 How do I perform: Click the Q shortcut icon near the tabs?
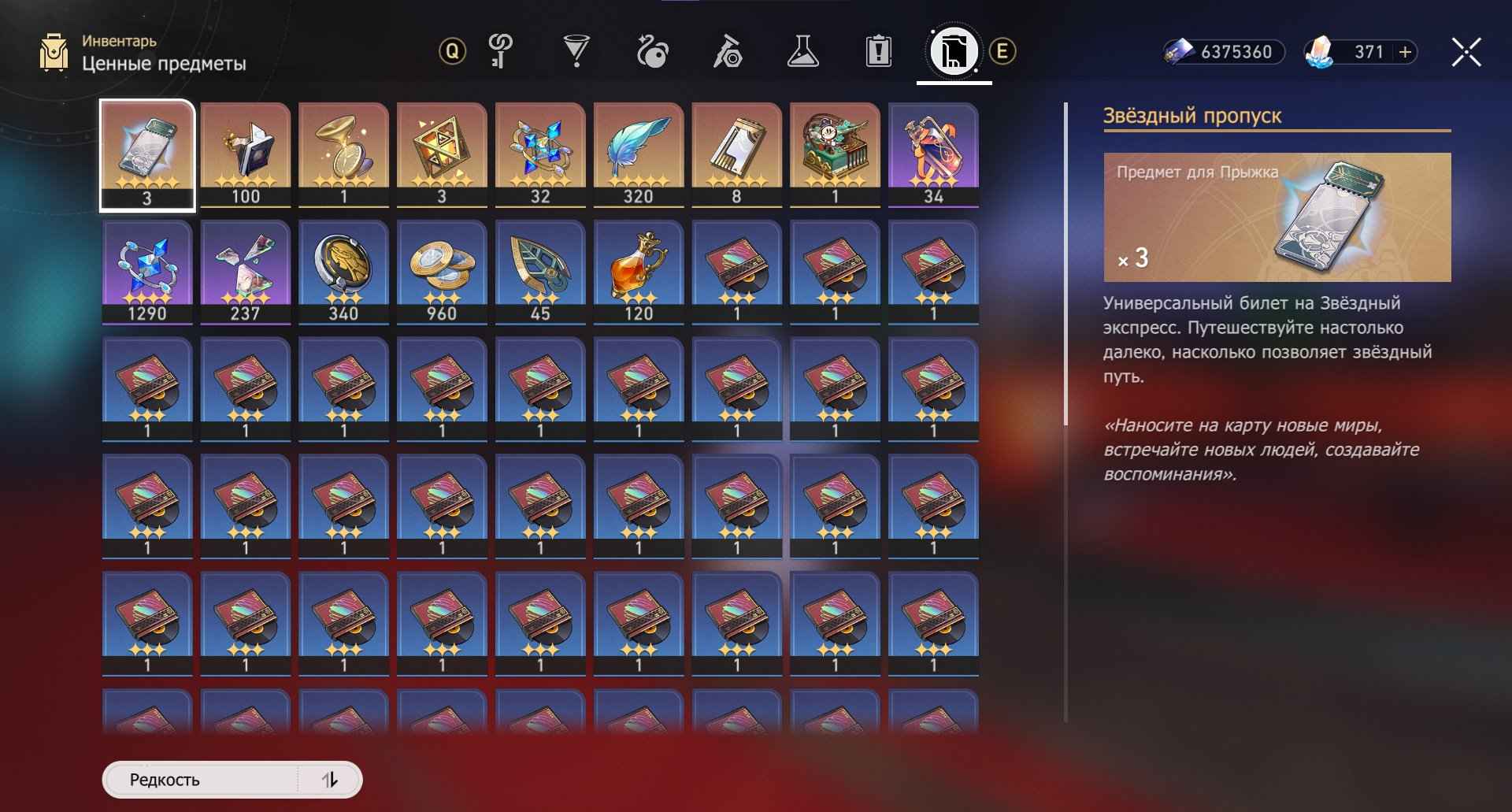pyautogui.click(x=451, y=53)
